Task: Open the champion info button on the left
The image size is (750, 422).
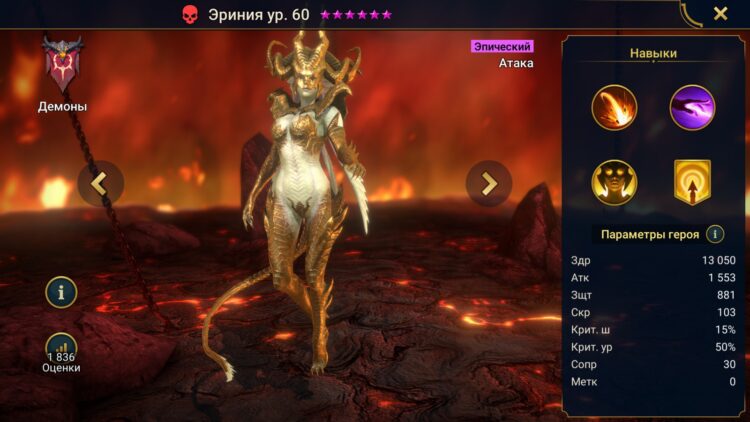Action: [x=61, y=293]
